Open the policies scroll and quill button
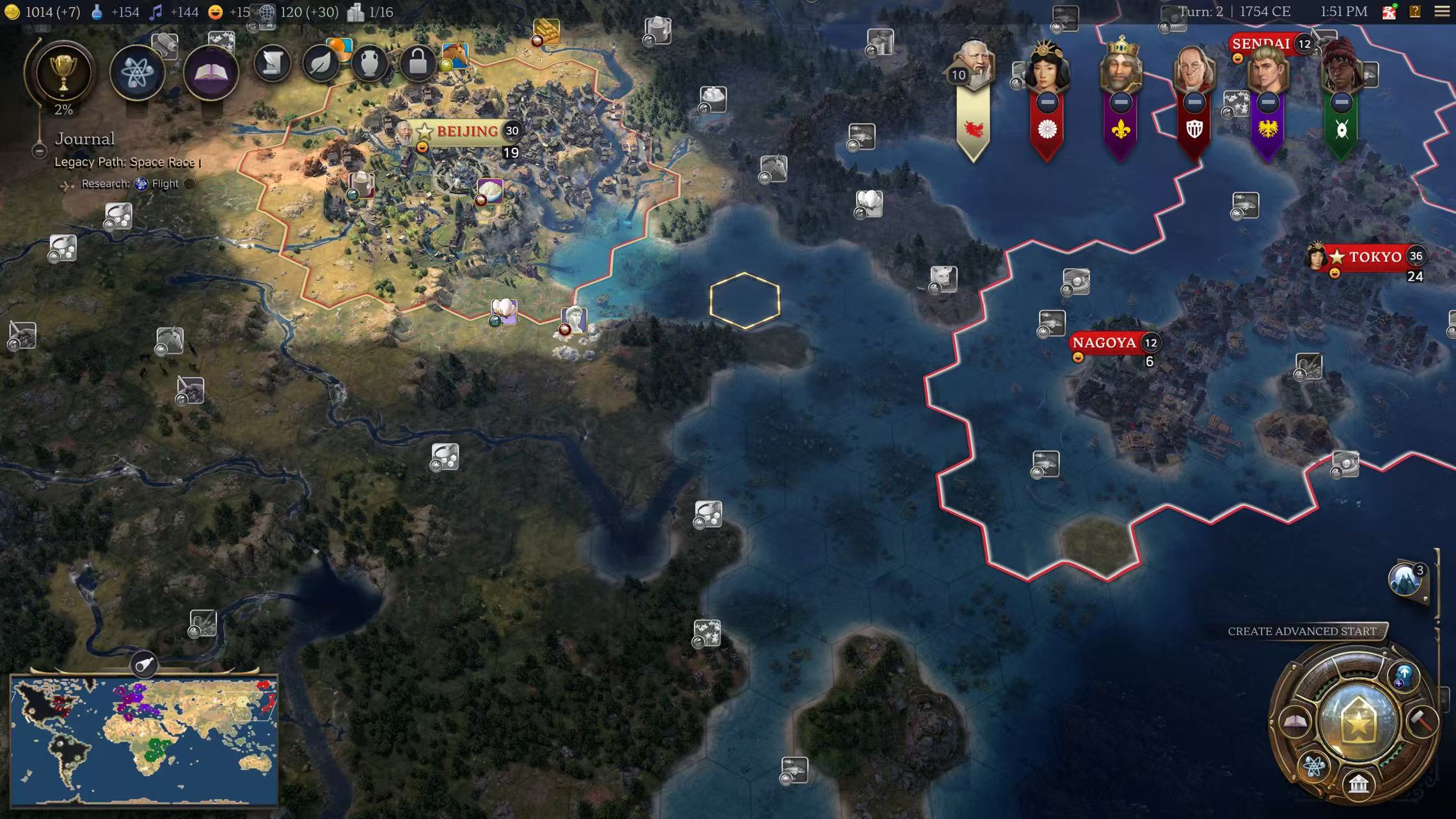 [273, 63]
